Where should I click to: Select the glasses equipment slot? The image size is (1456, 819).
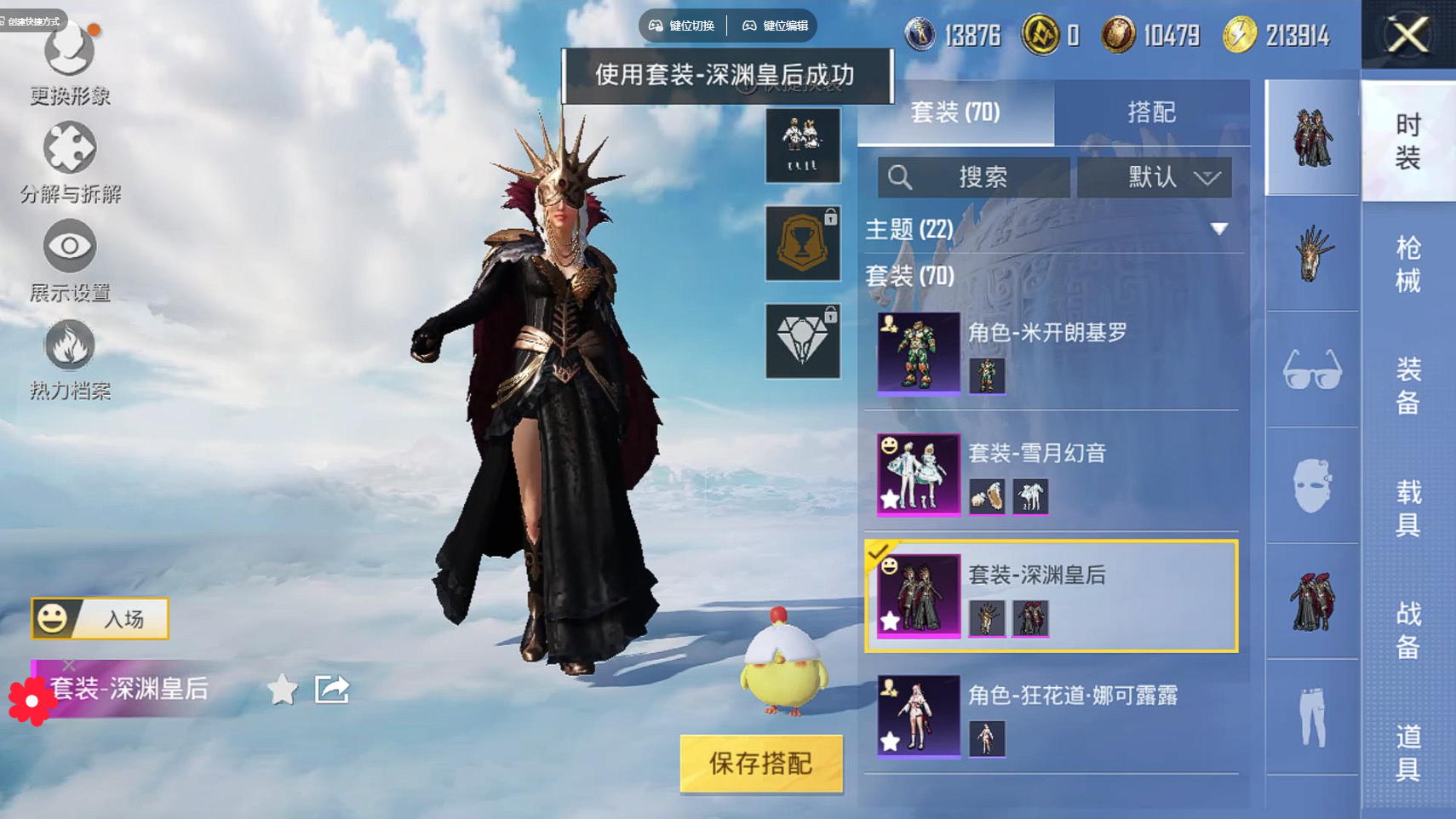1312,369
